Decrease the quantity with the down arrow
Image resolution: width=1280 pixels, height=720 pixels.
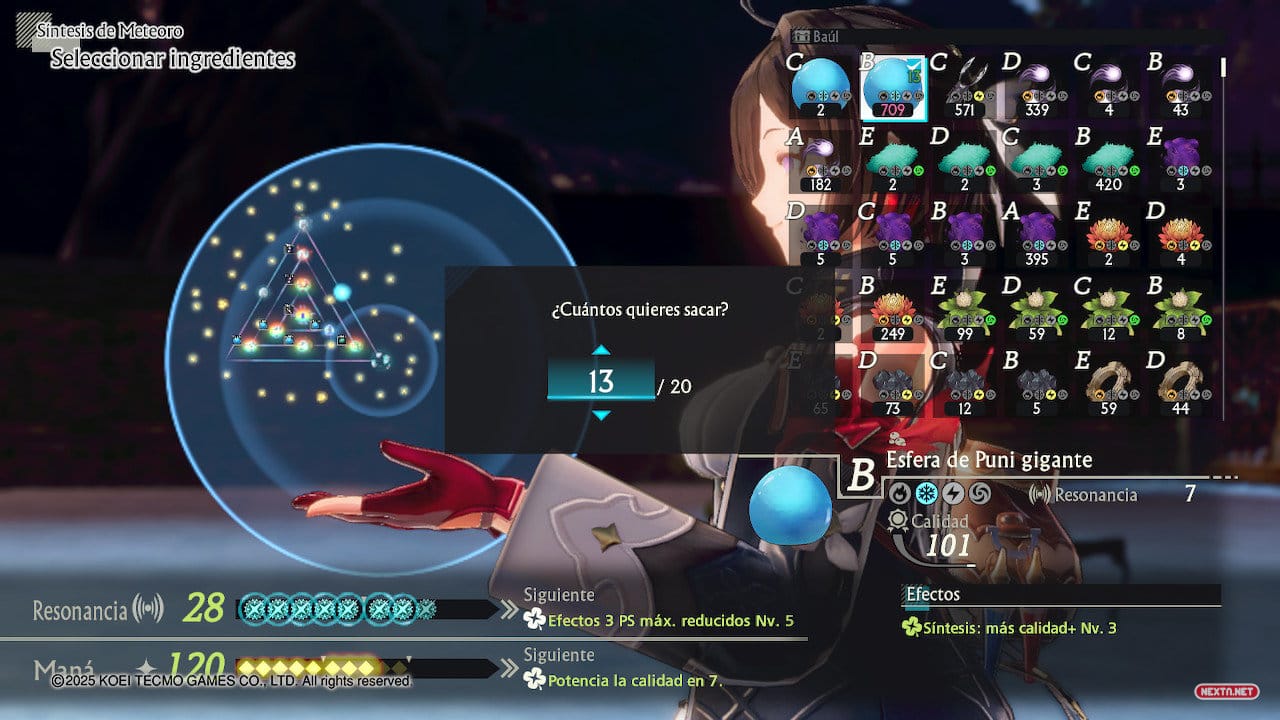(x=600, y=414)
